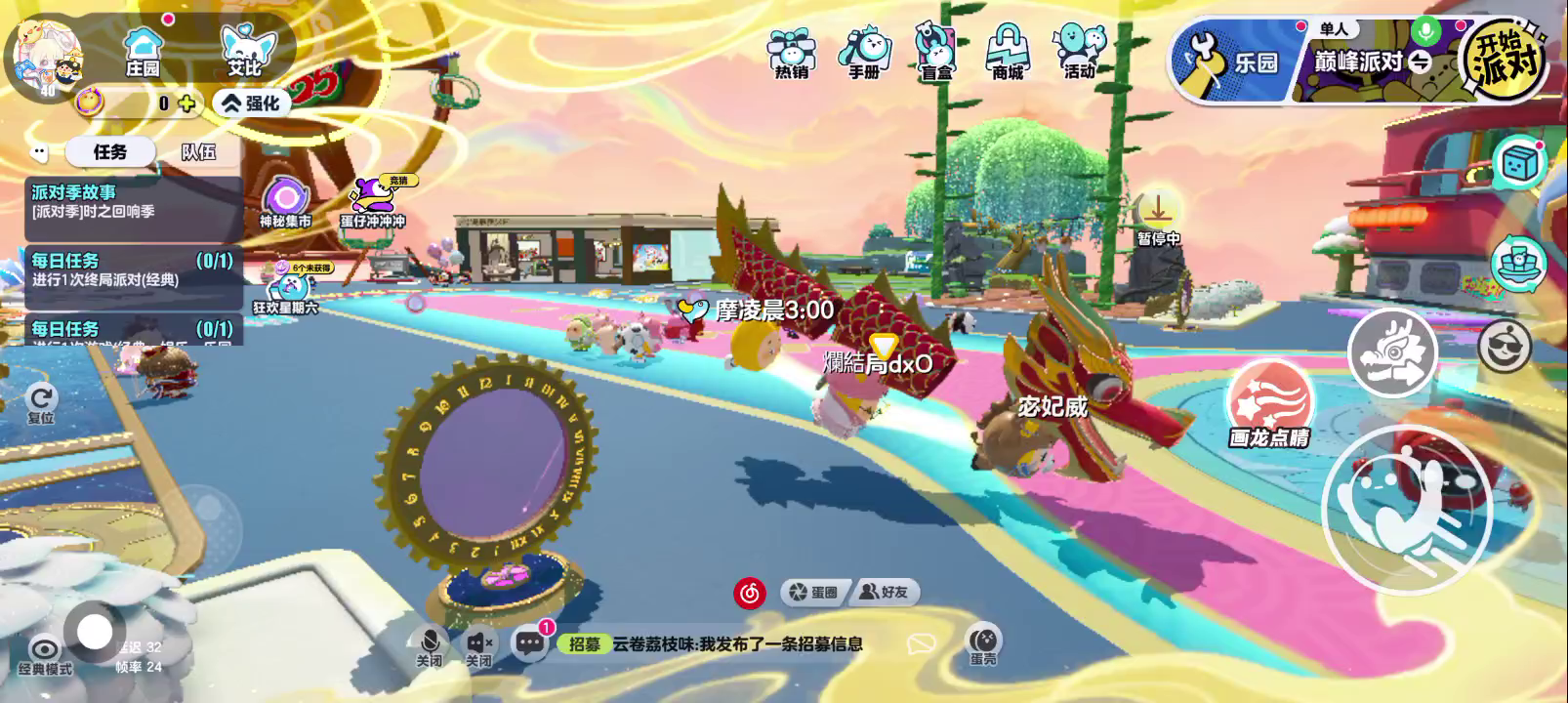
Task: Open the 热销 hot sale icon
Action: tap(791, 53)
